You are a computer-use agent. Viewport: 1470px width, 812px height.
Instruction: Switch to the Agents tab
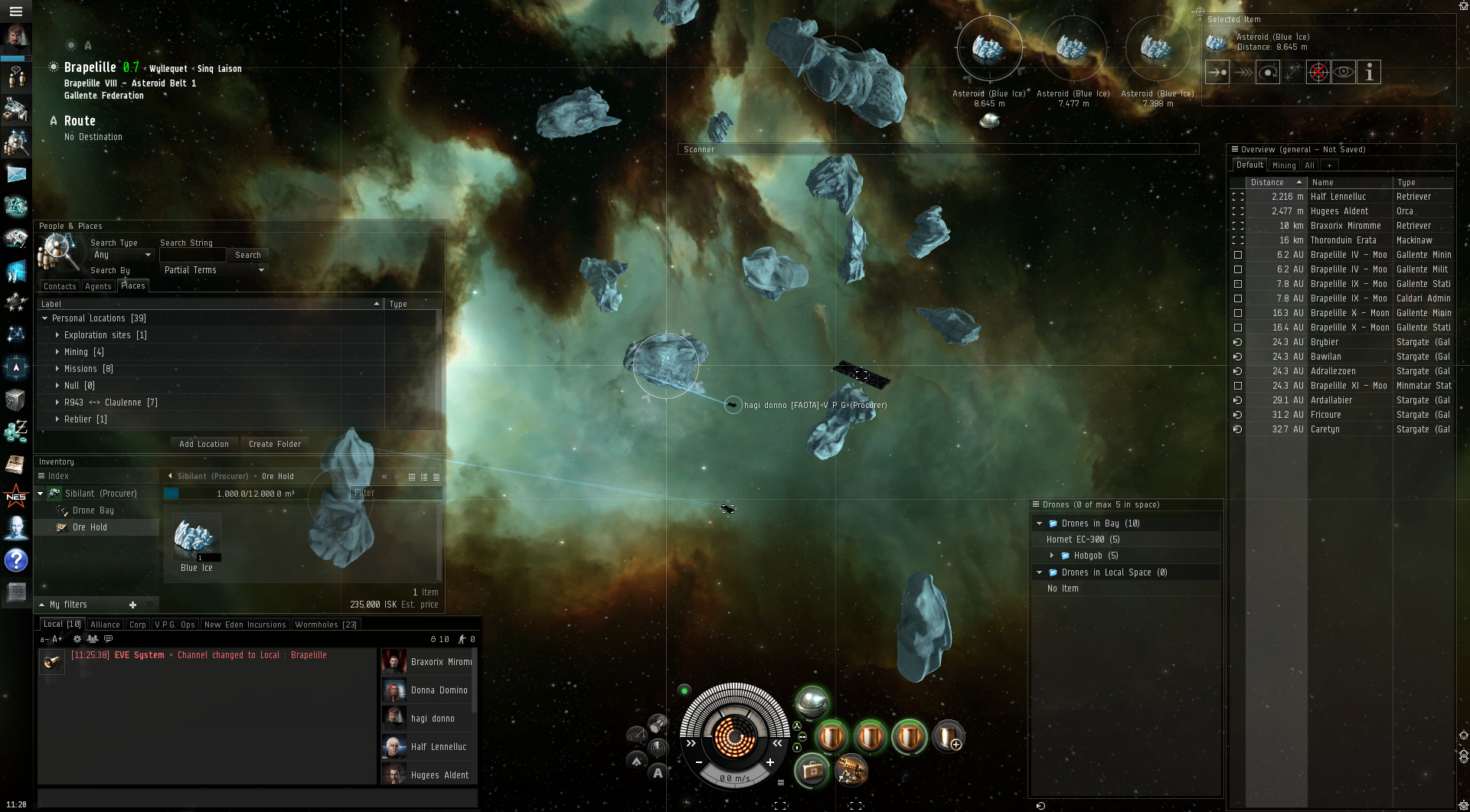(98, 286)
